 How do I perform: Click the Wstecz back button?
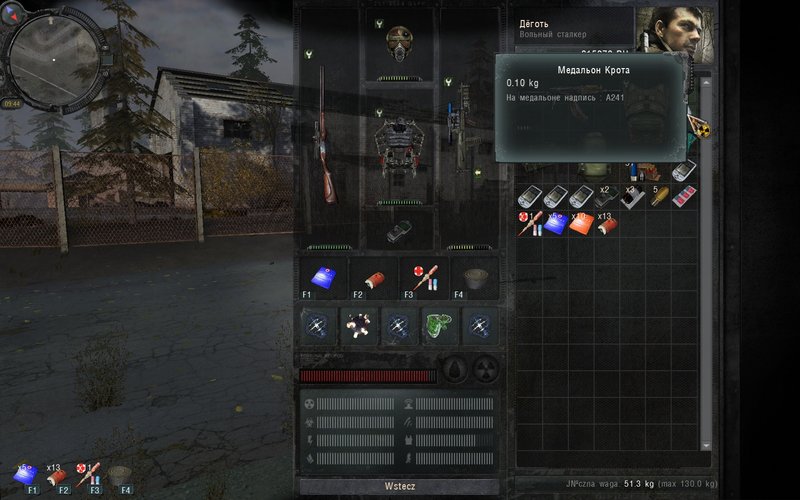[398, 485]
